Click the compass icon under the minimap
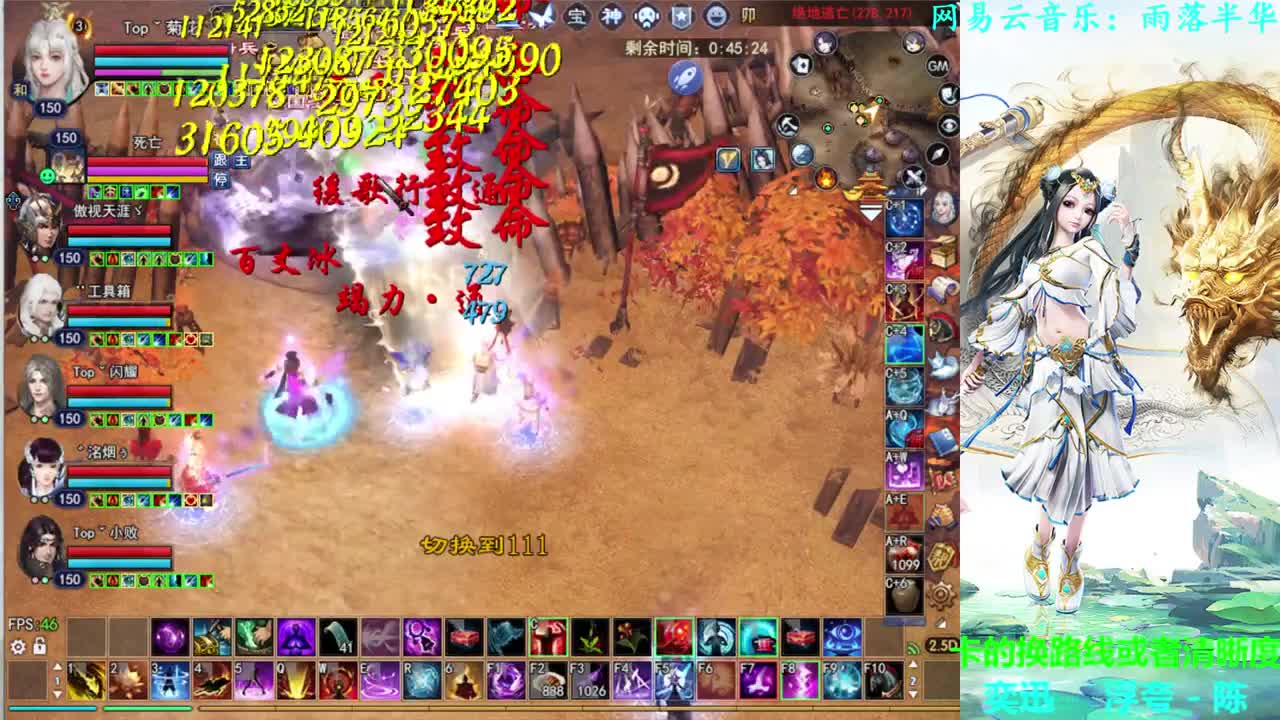Viewport: 1280px width, 720px height. [937, 155]
